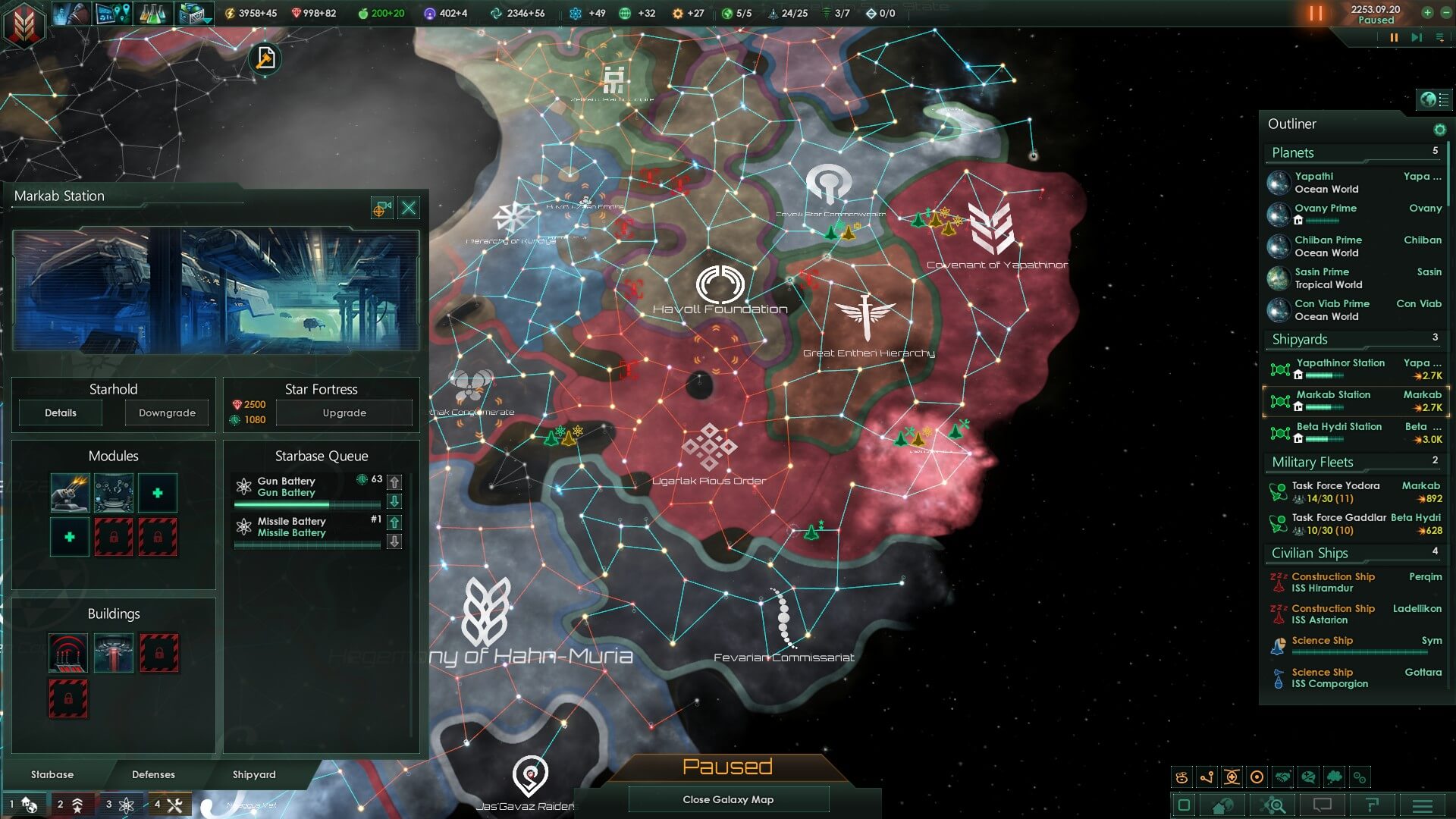Open Outliner settings gear
This screenshot has height=819, width=1456.
[x=1439, y=130]
